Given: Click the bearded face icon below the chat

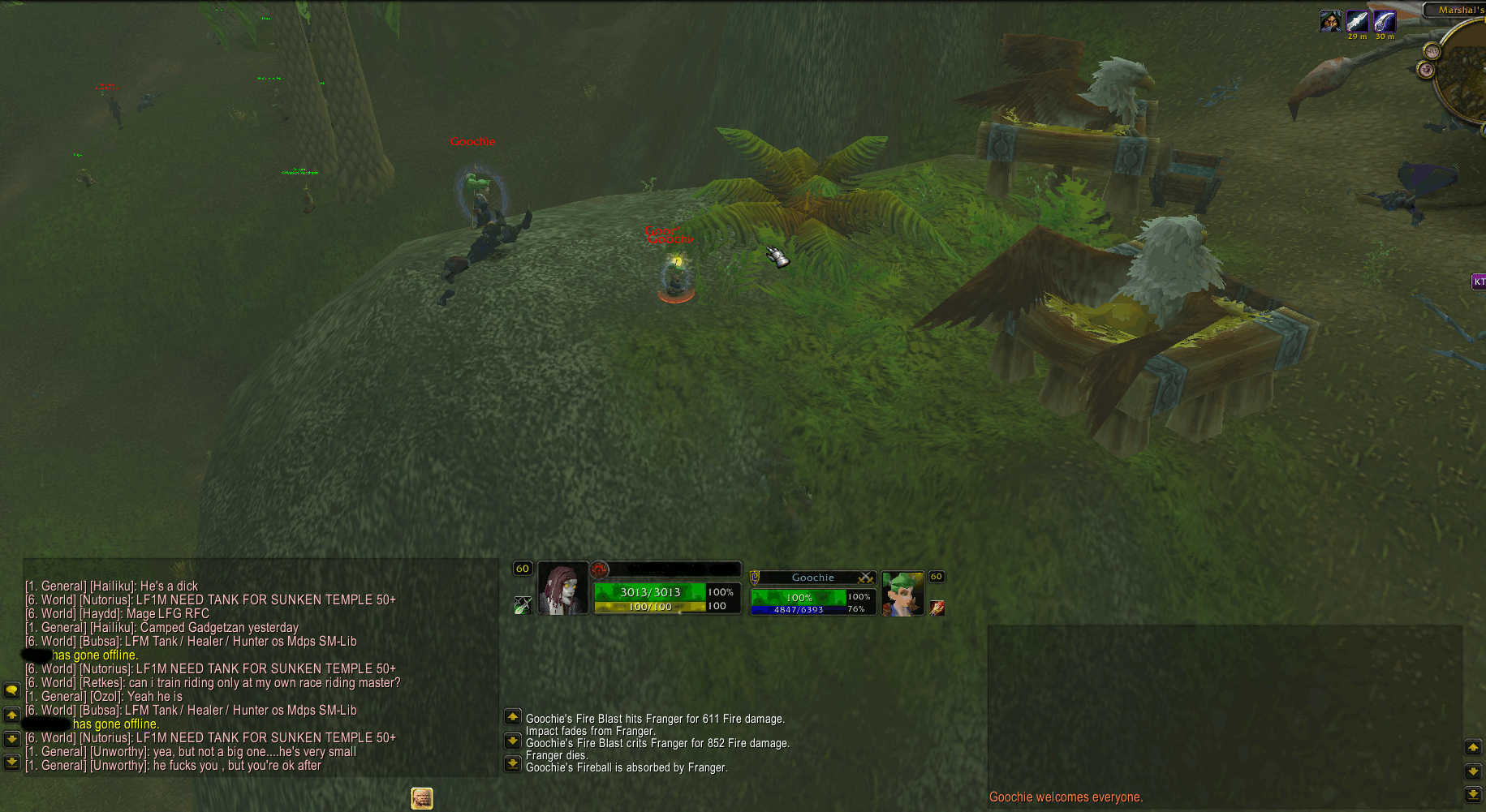Looking at the screenshot, I should 421,798.
